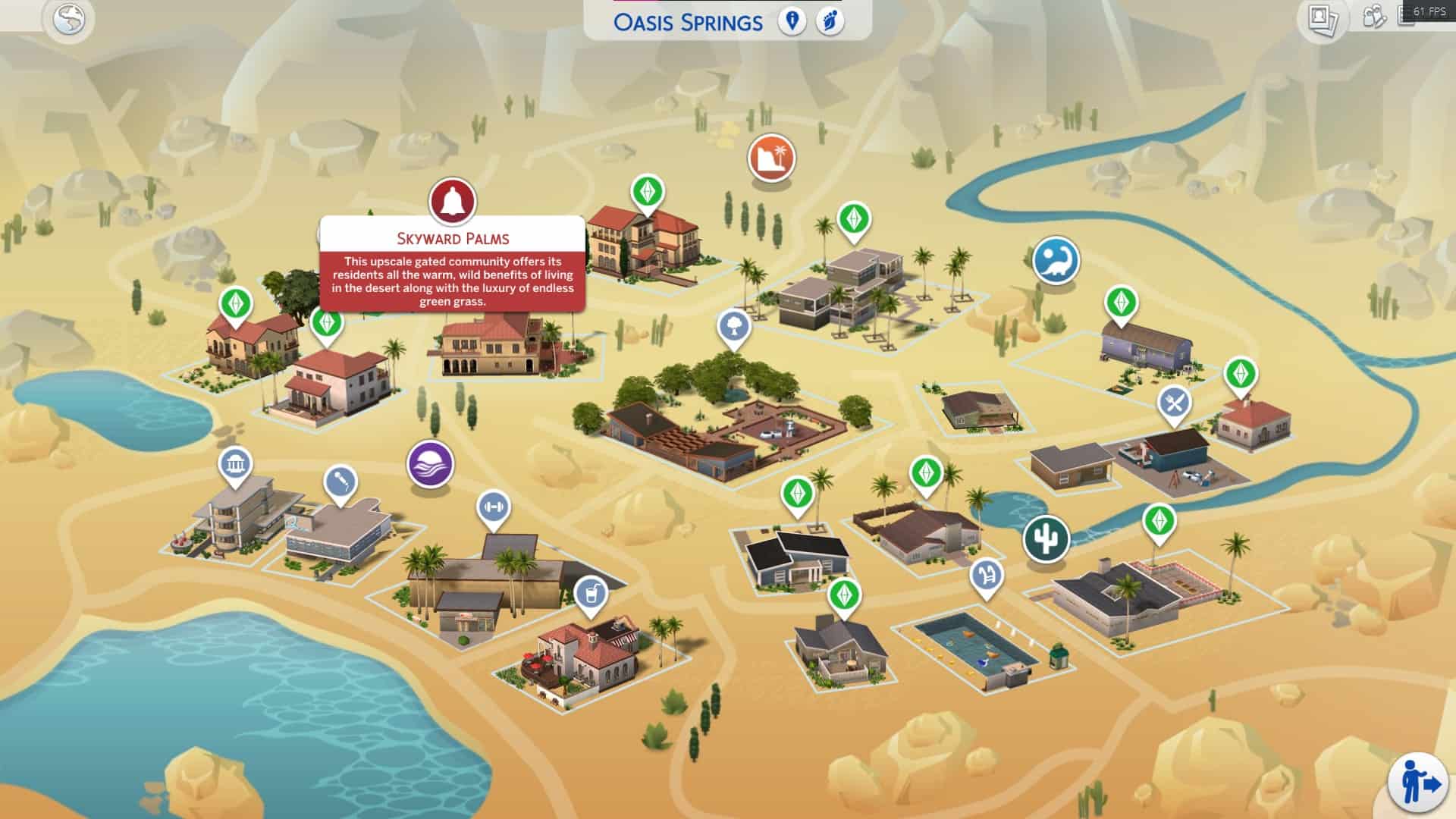Select the blue dinosaur neighborhood marker

[x=1056, y=260]
